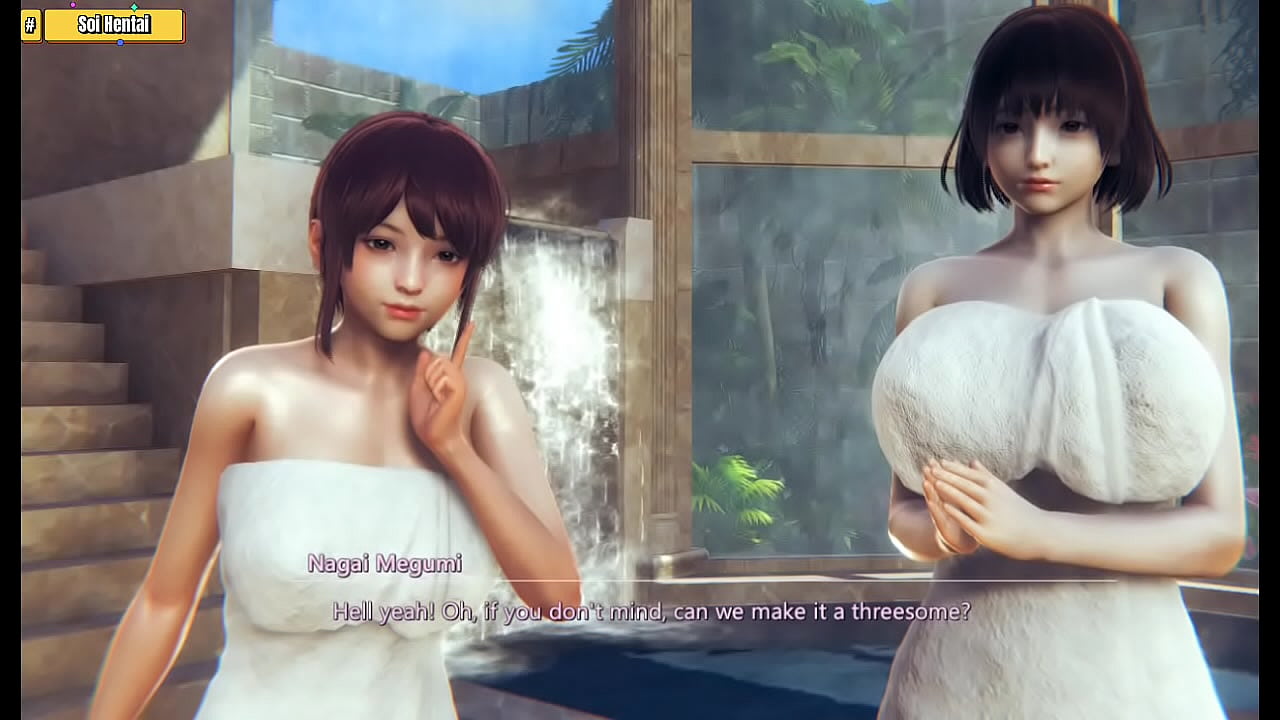Click the Soi Hentai yellow tag label
Screen dimensions: 1280x720
(114, 26)
